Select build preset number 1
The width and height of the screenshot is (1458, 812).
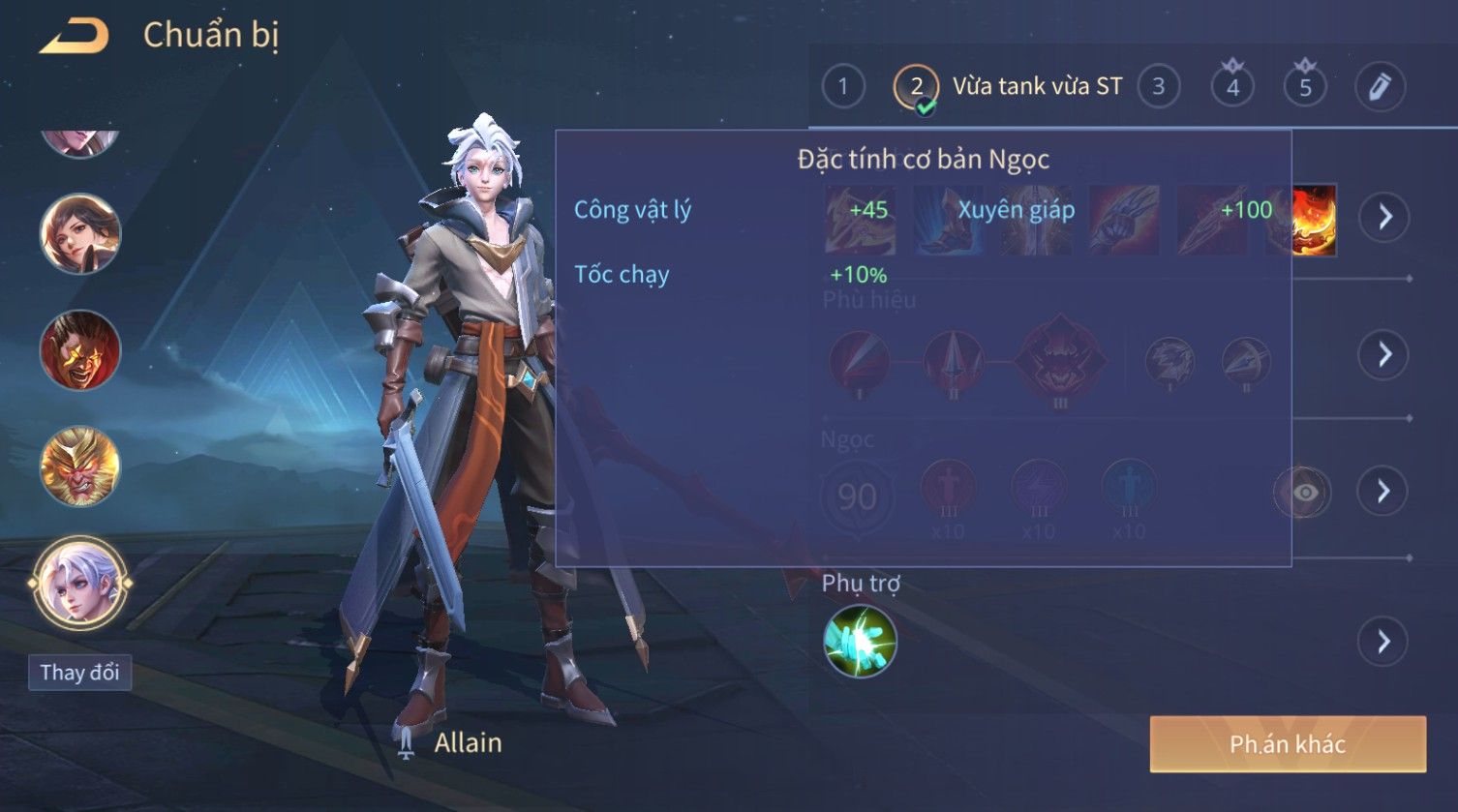[x=842, y=87]
